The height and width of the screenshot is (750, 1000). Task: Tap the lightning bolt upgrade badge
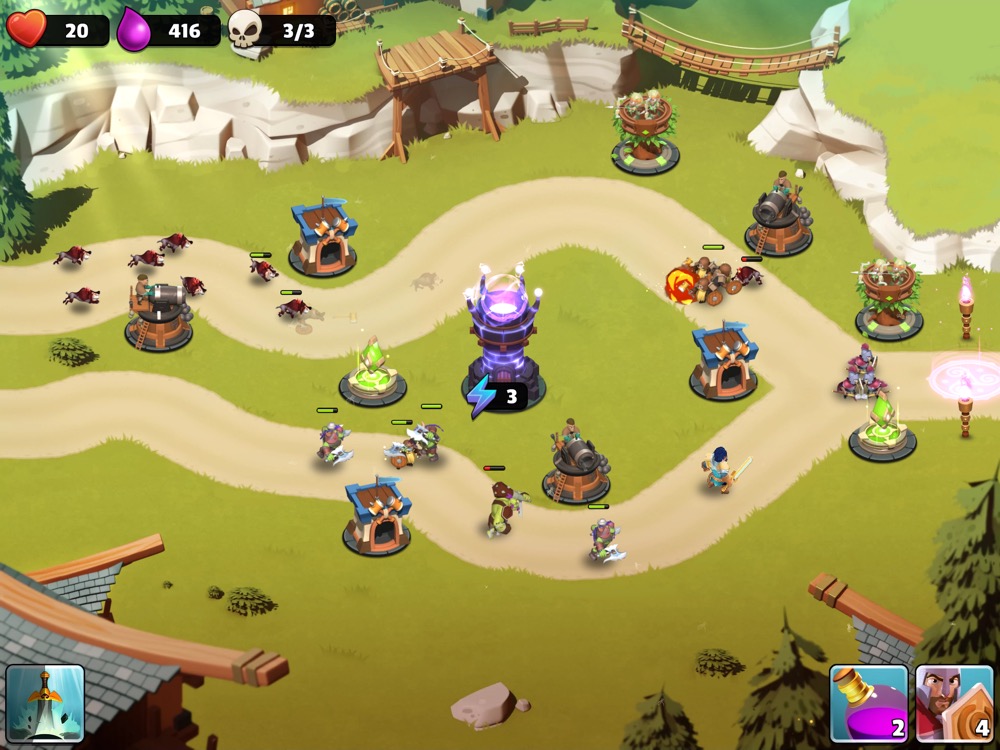click(496, 397)
